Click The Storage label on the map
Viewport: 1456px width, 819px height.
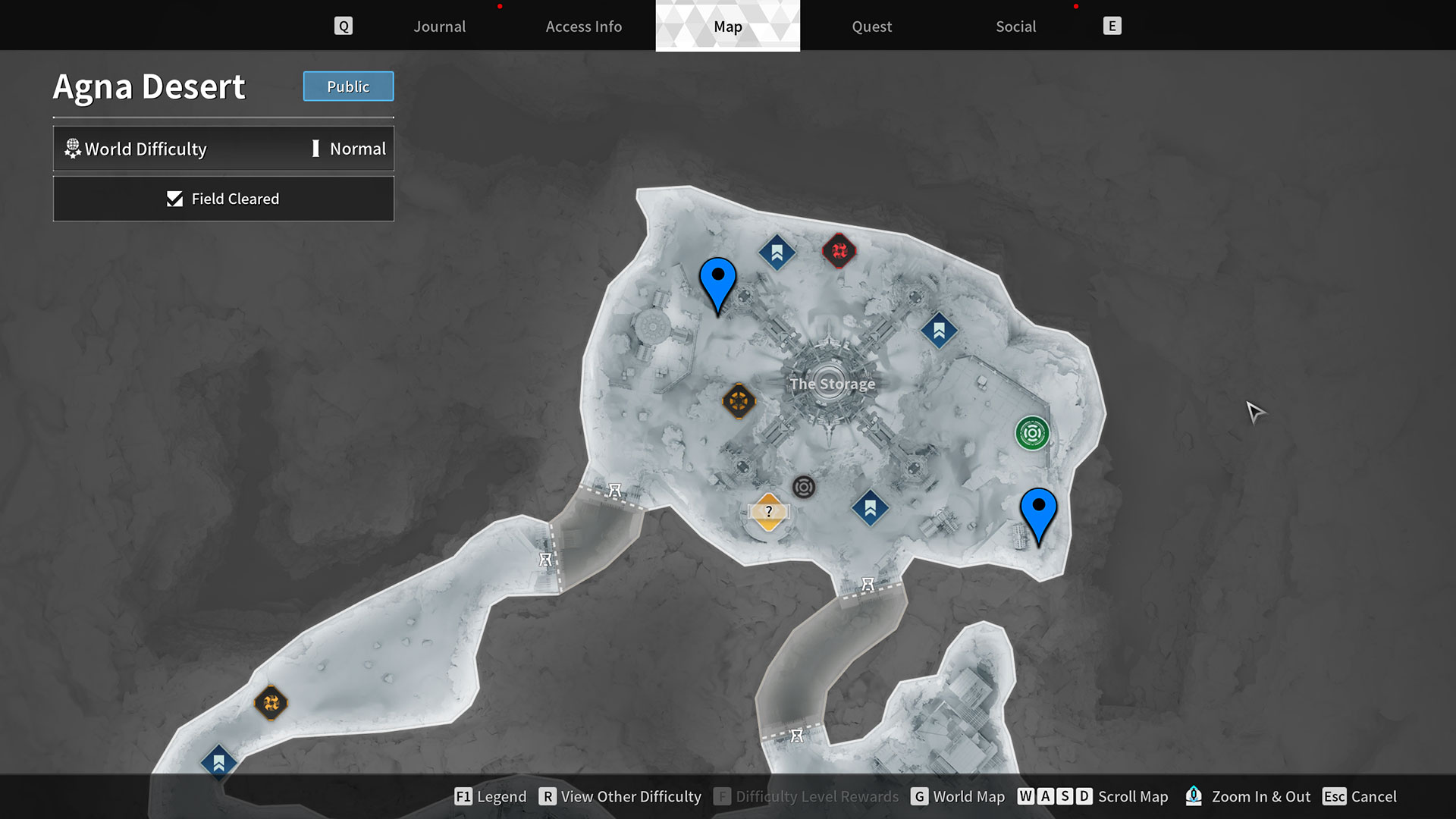[831, 384]
